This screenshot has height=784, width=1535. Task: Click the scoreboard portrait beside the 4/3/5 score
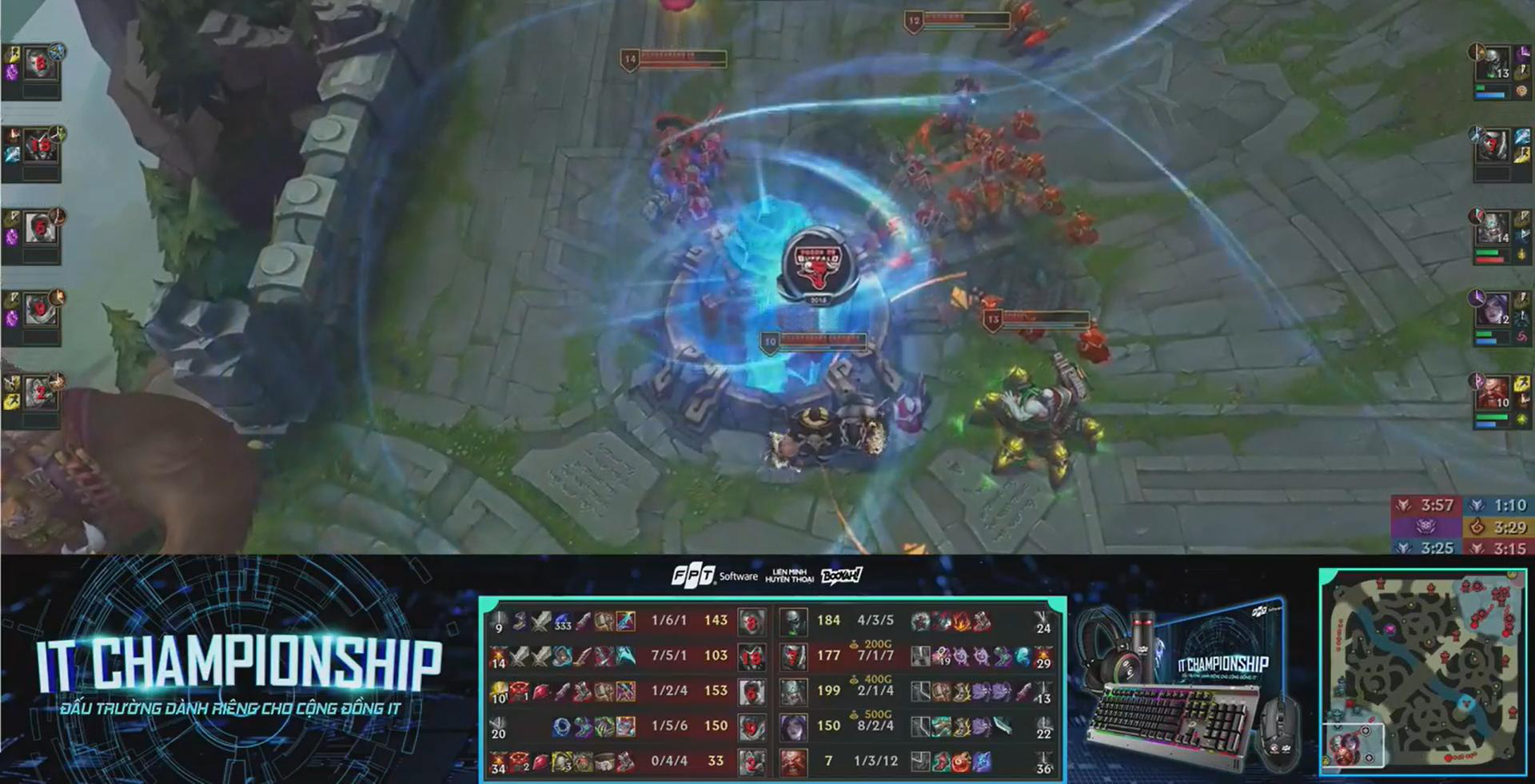(x=793, y=621)
